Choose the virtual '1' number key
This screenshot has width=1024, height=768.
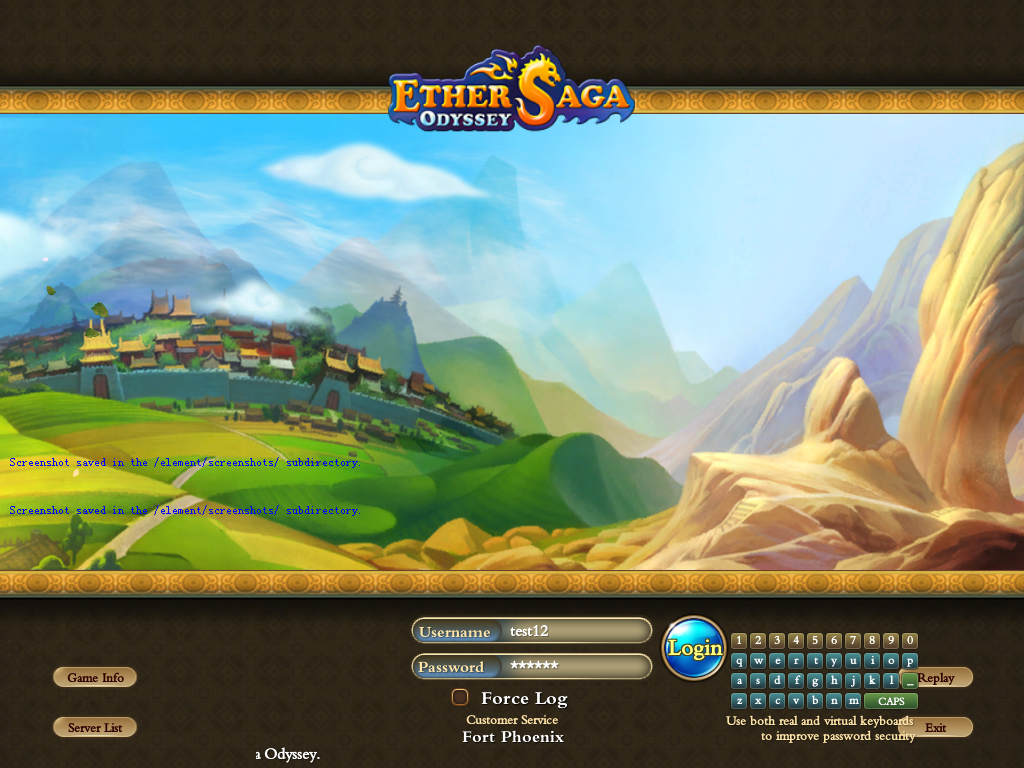pos(739,641)
